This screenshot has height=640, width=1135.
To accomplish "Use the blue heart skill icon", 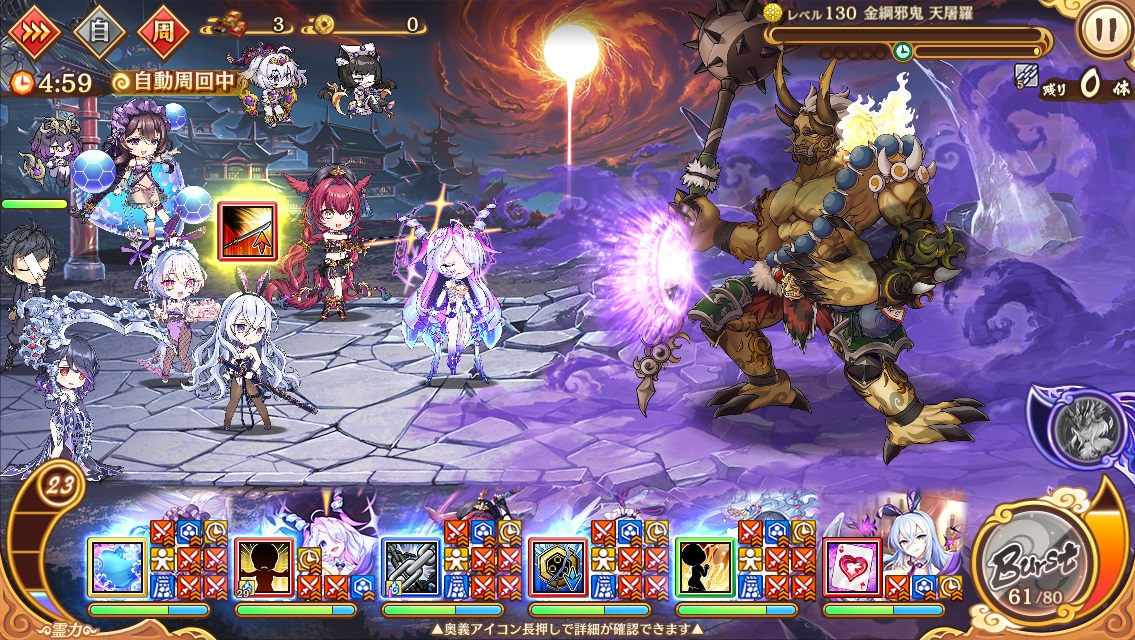I will 117,568.
